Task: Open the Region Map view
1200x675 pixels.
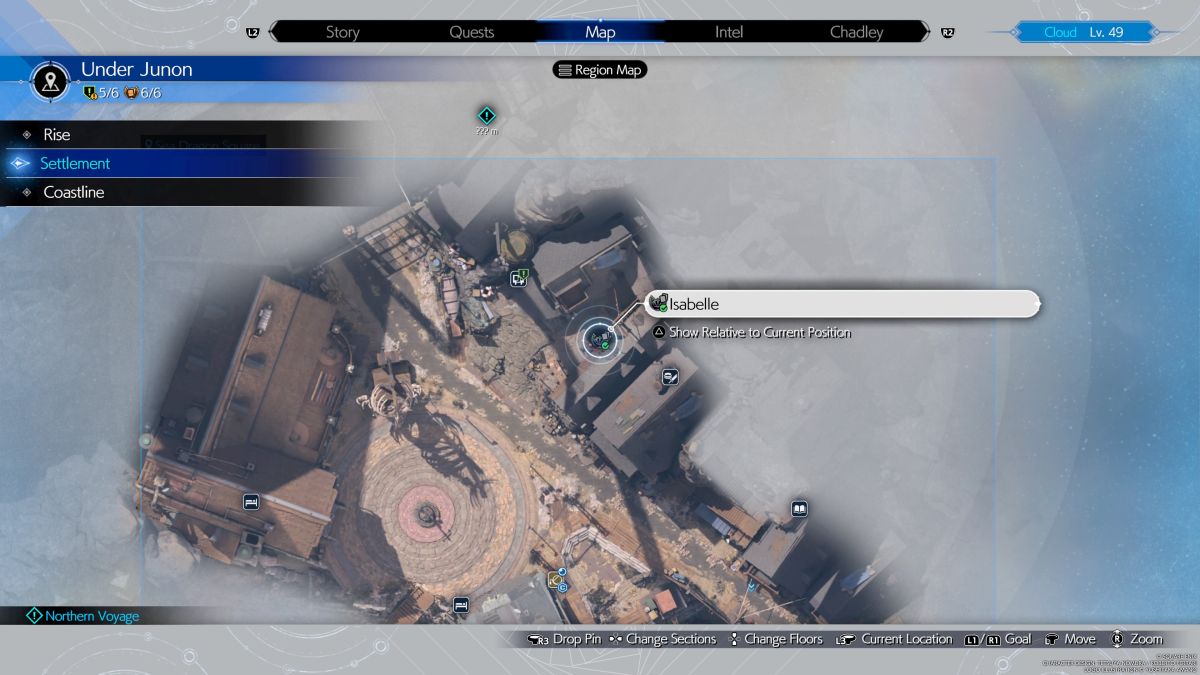Action: [x=600, y=70]
